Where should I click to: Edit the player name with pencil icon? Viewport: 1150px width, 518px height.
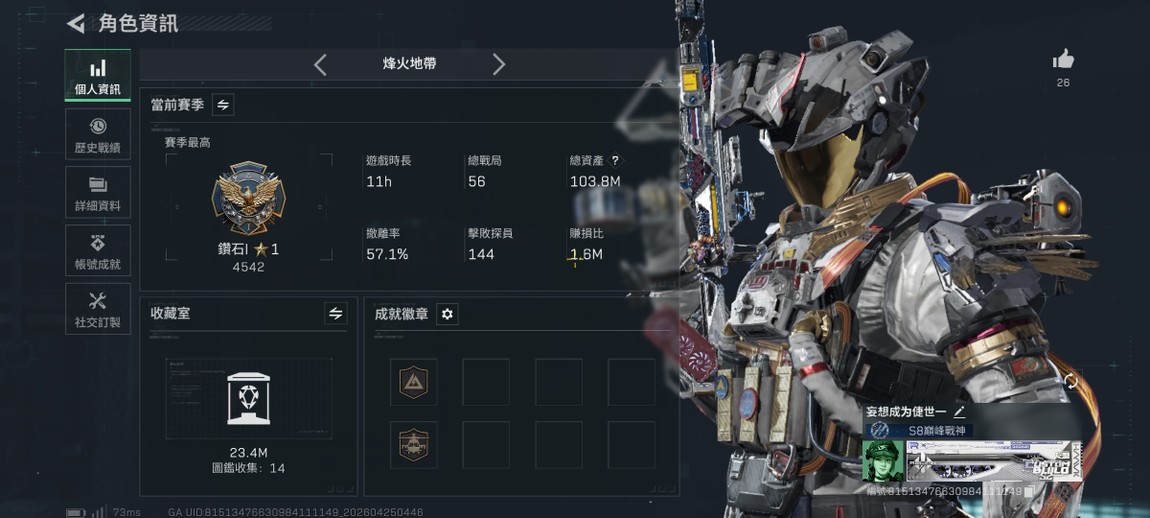(959, 411)
